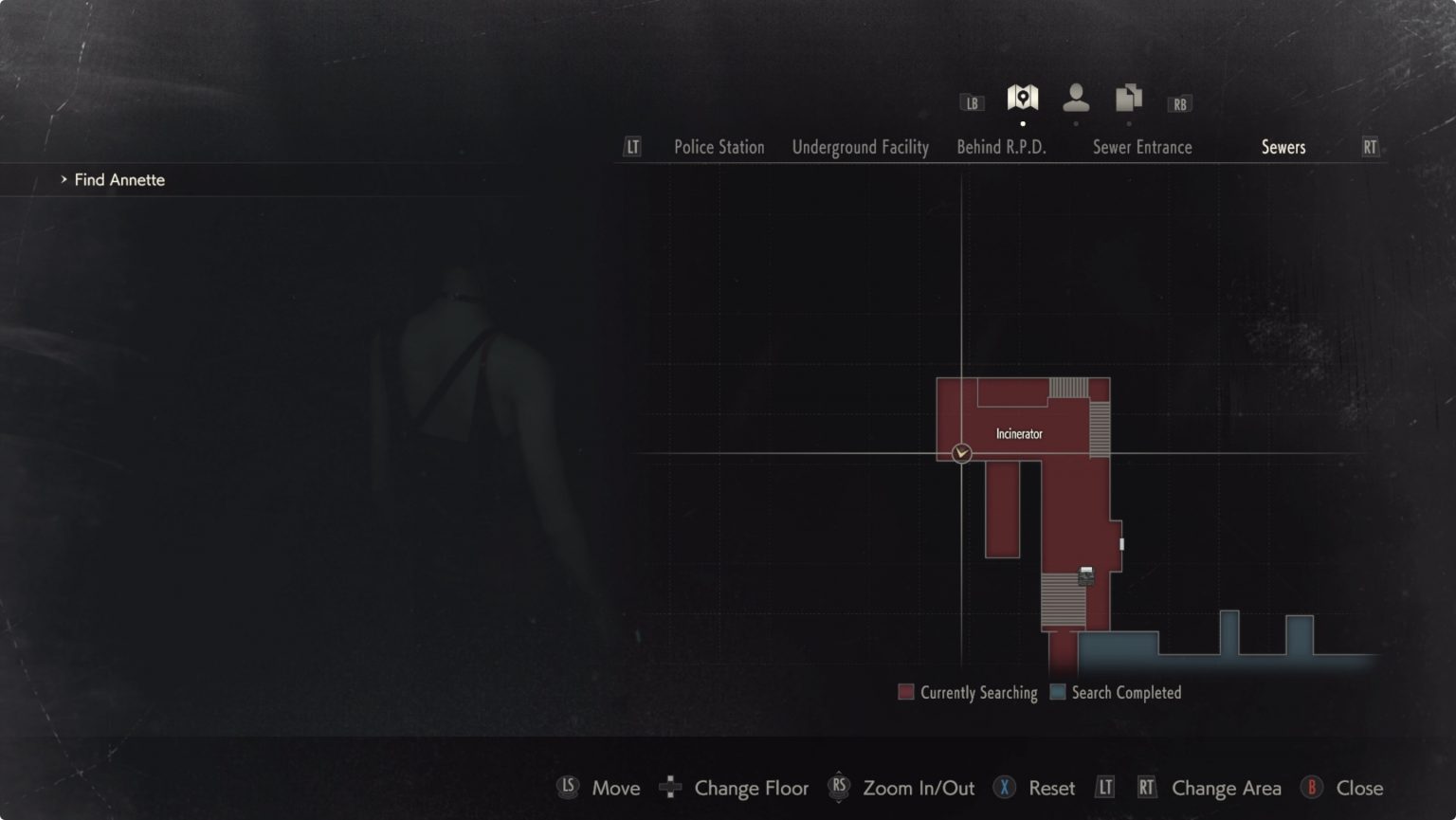
Task: Select the Sewer Entrance tab
Action: point(1142,147)
